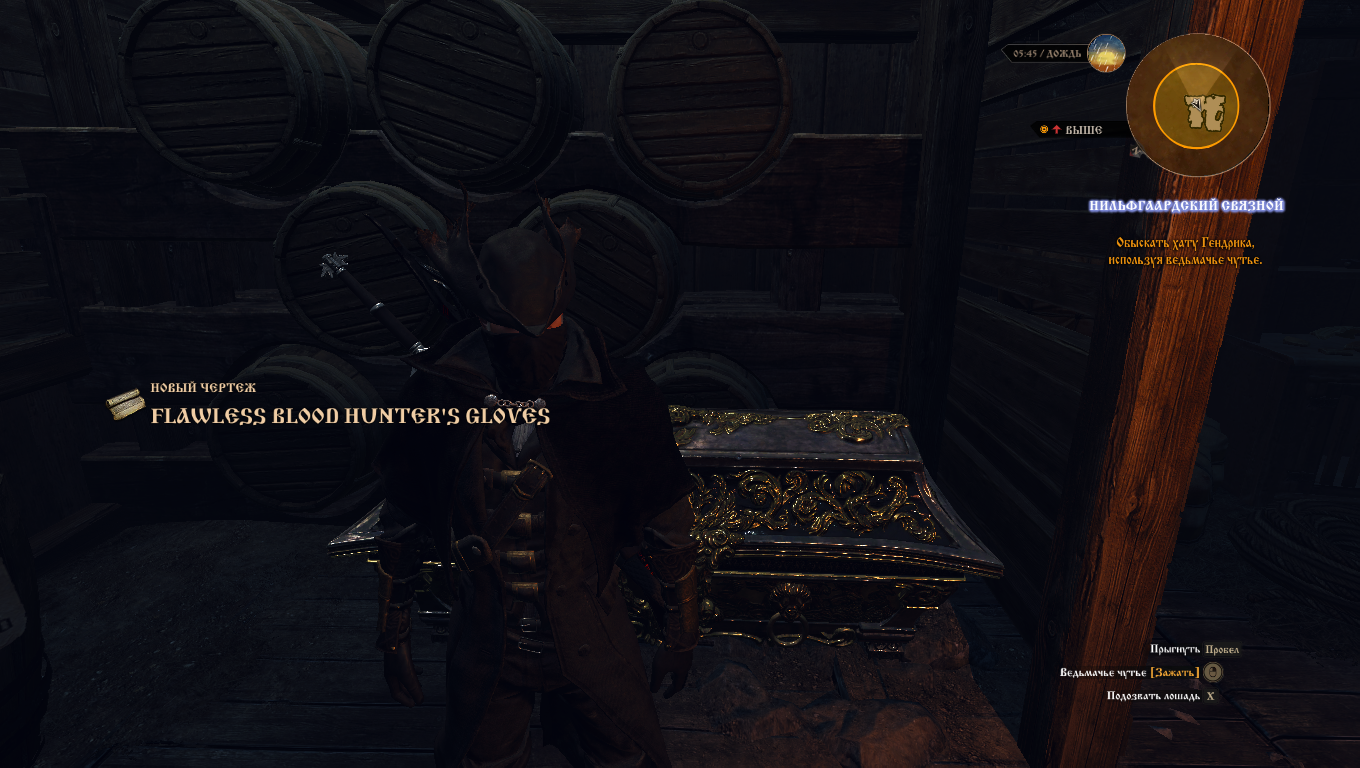Screen dimensions: 1360x768
Task: Click the mouse button icon for Ведьмачье чутье
Action: 1213,672
